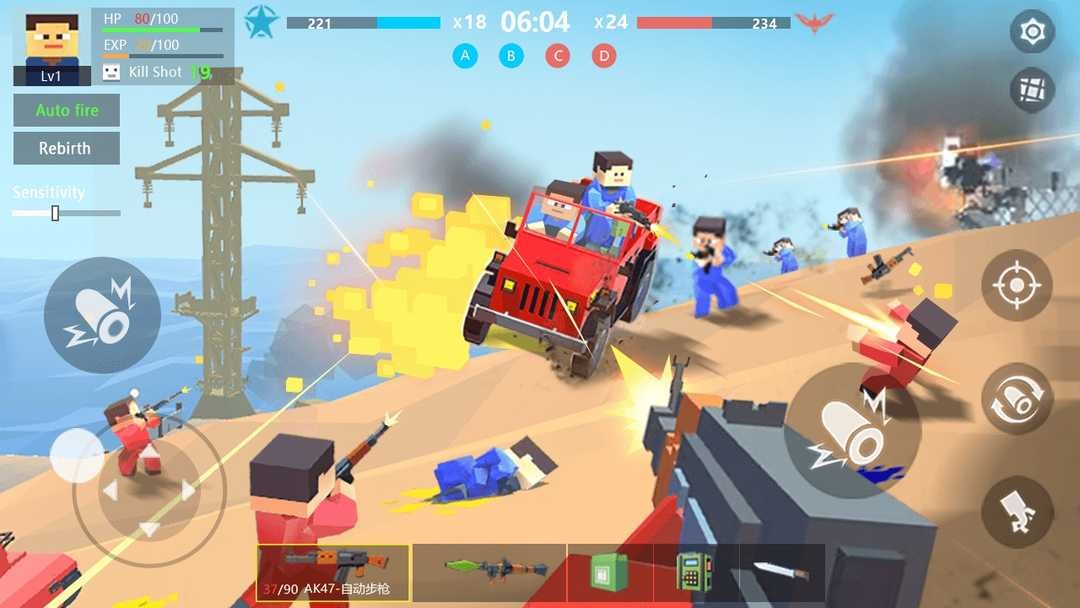Reload with the circular-arrows bullet button
The image size is (1080, 608).
[1016, 398]
